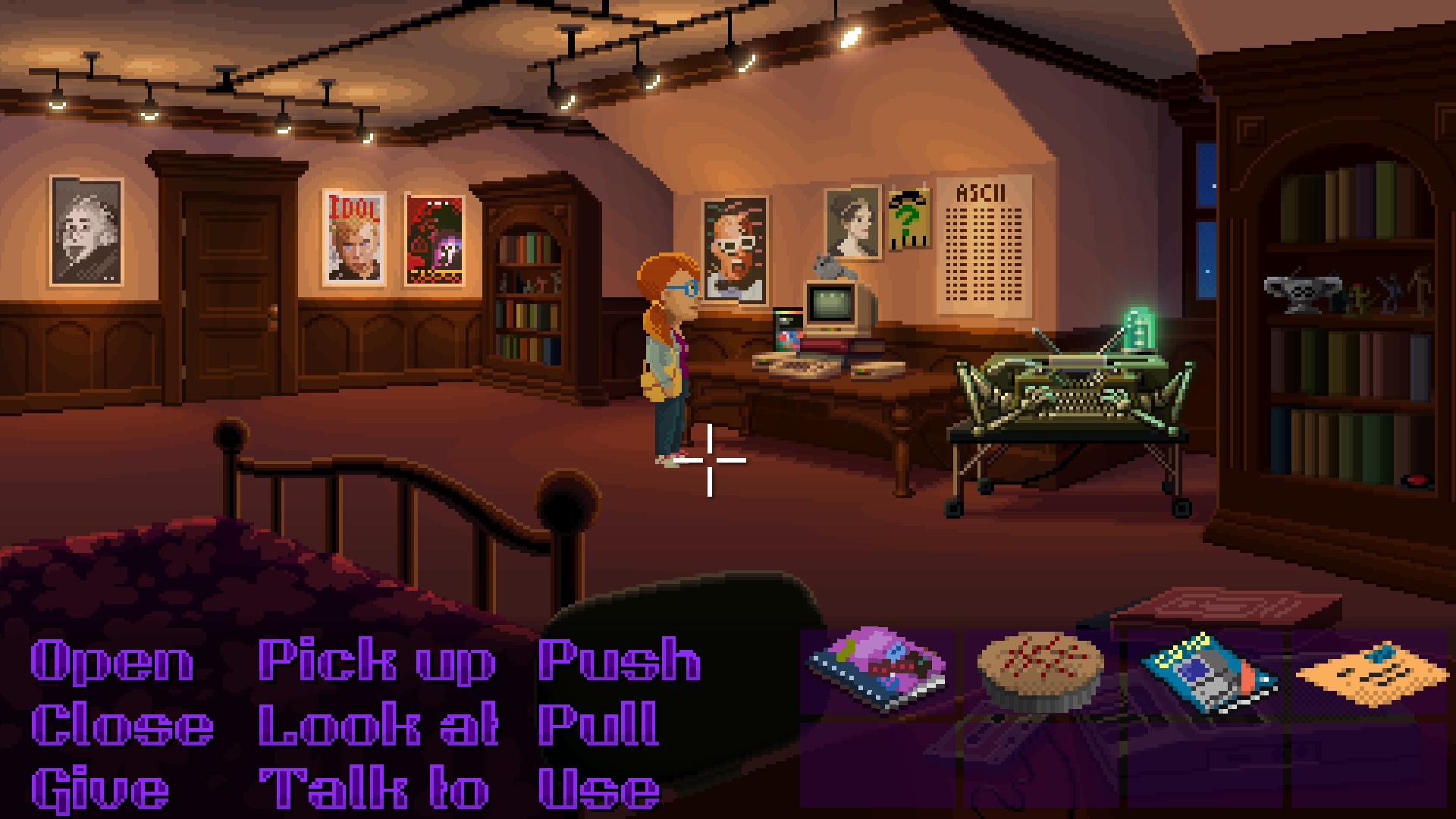1456x819 pixels.
Task: Click the Talk to verb
Action: pos(372,789)
